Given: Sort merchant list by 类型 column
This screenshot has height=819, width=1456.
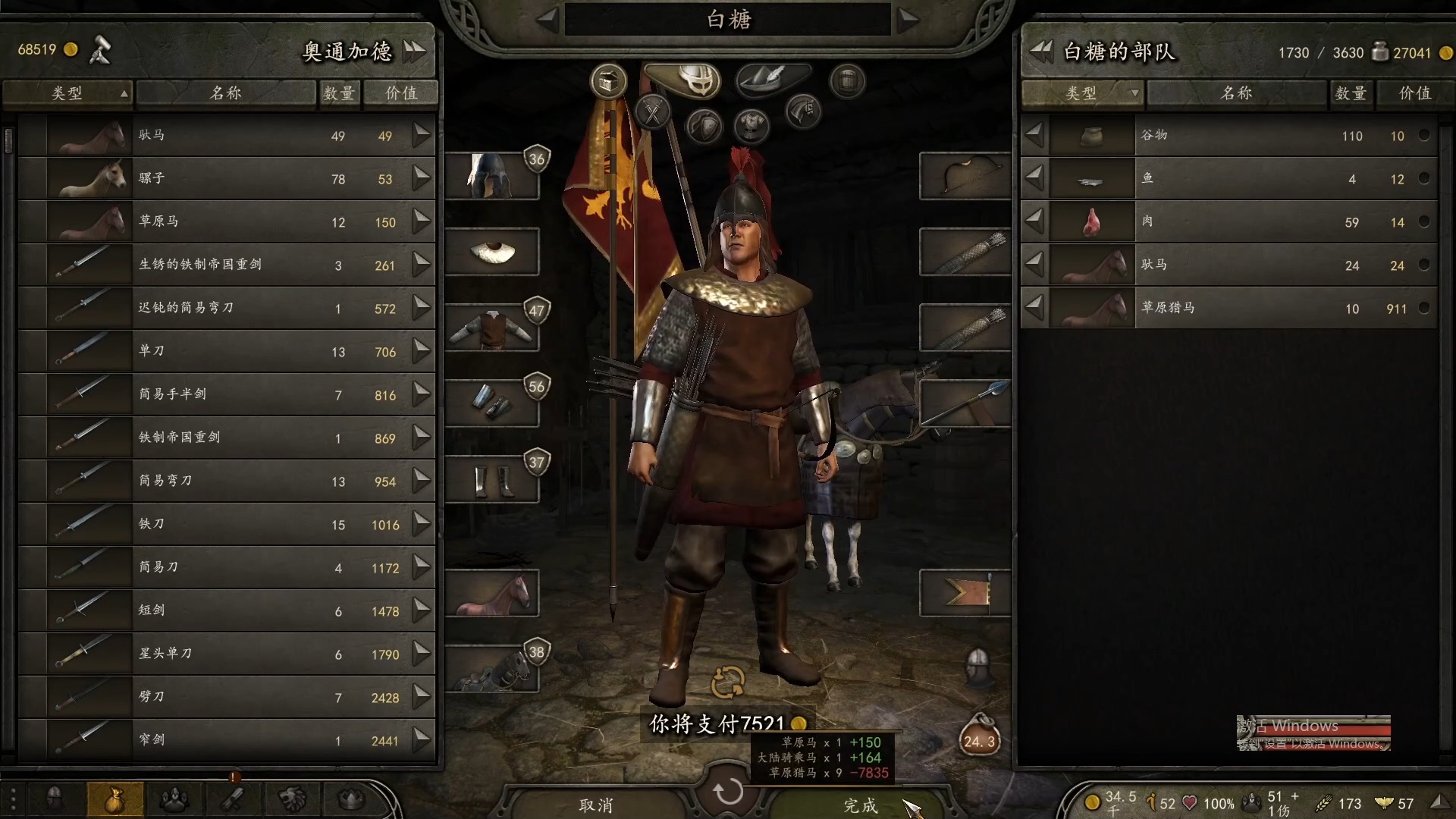Looking at the screenshot, I should (67, 93).
